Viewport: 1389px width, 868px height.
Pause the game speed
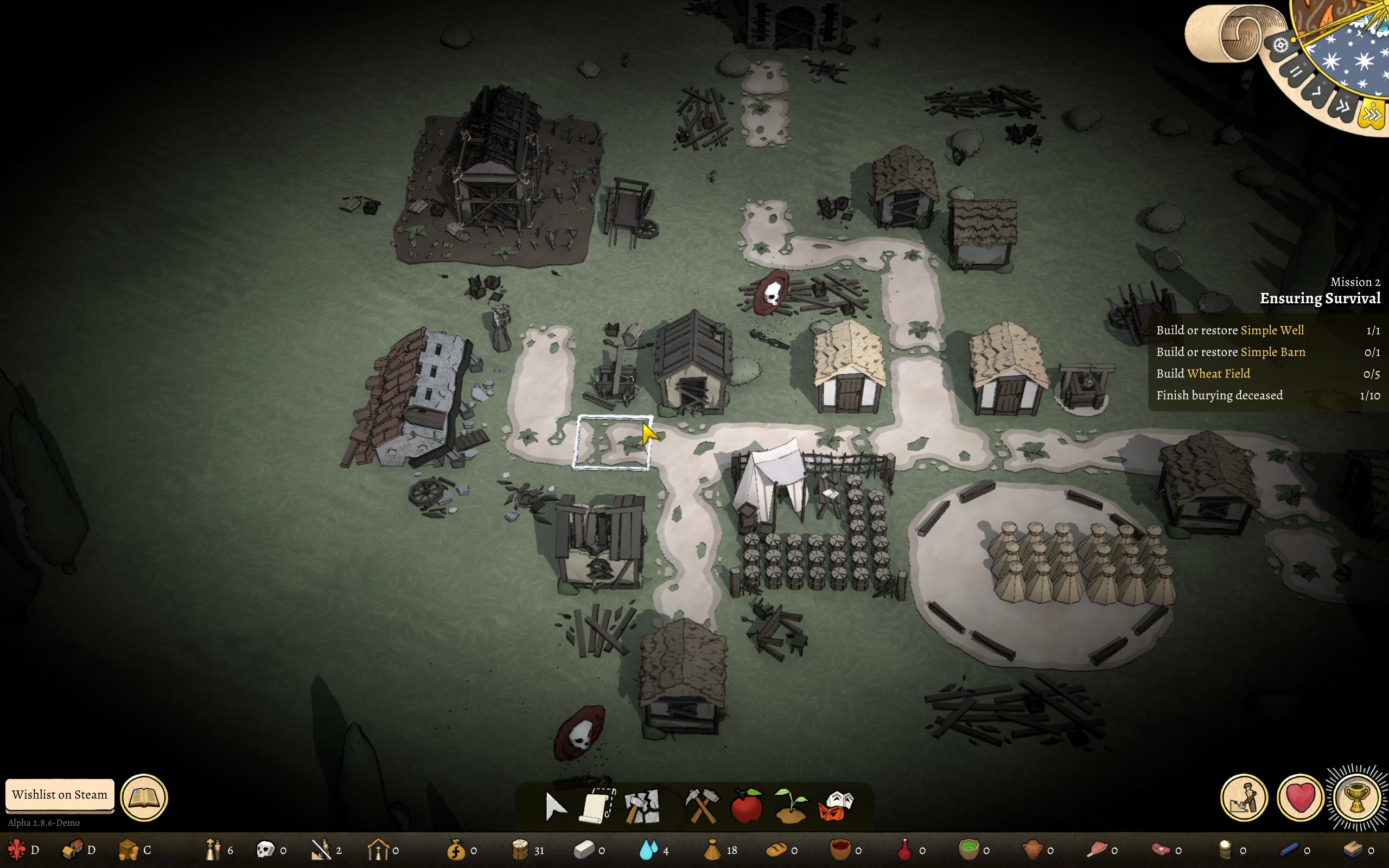[1296, 72]
